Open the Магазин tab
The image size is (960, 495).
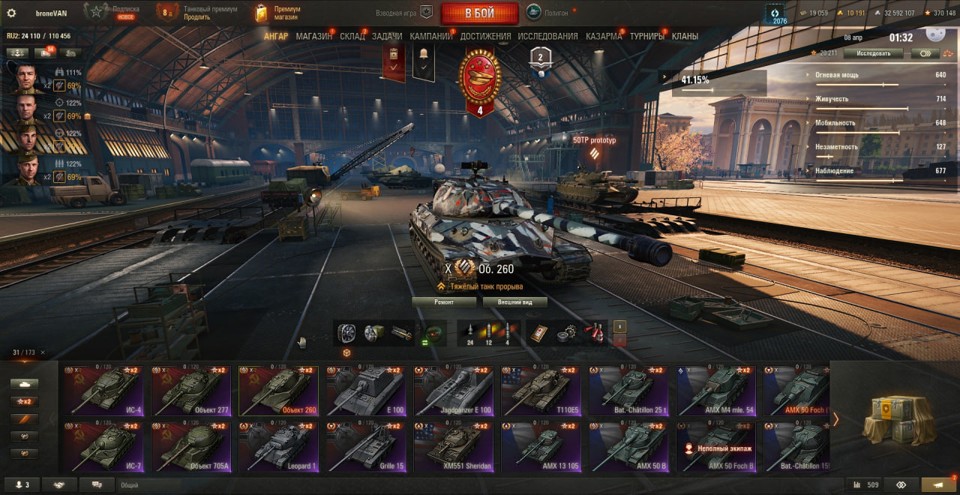[315, 36]
